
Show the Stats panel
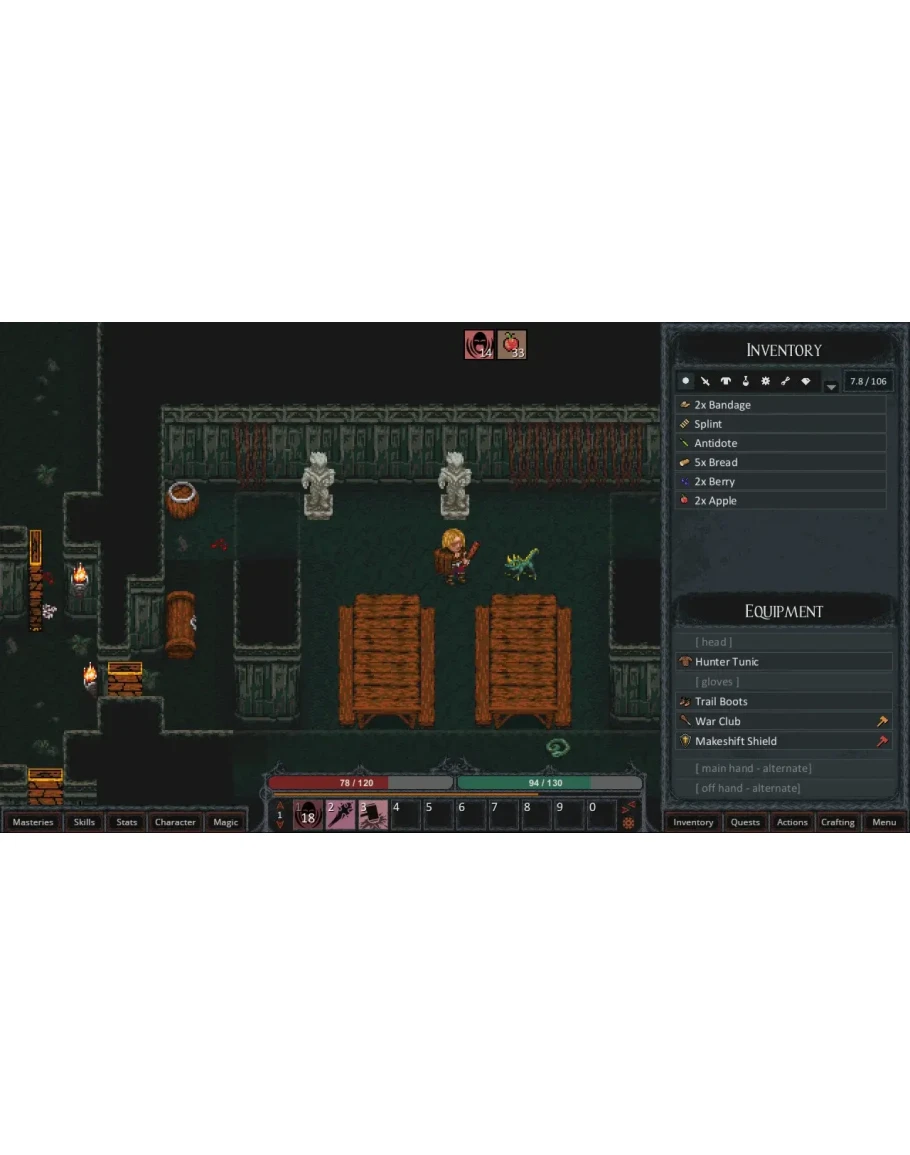[127, 822]
